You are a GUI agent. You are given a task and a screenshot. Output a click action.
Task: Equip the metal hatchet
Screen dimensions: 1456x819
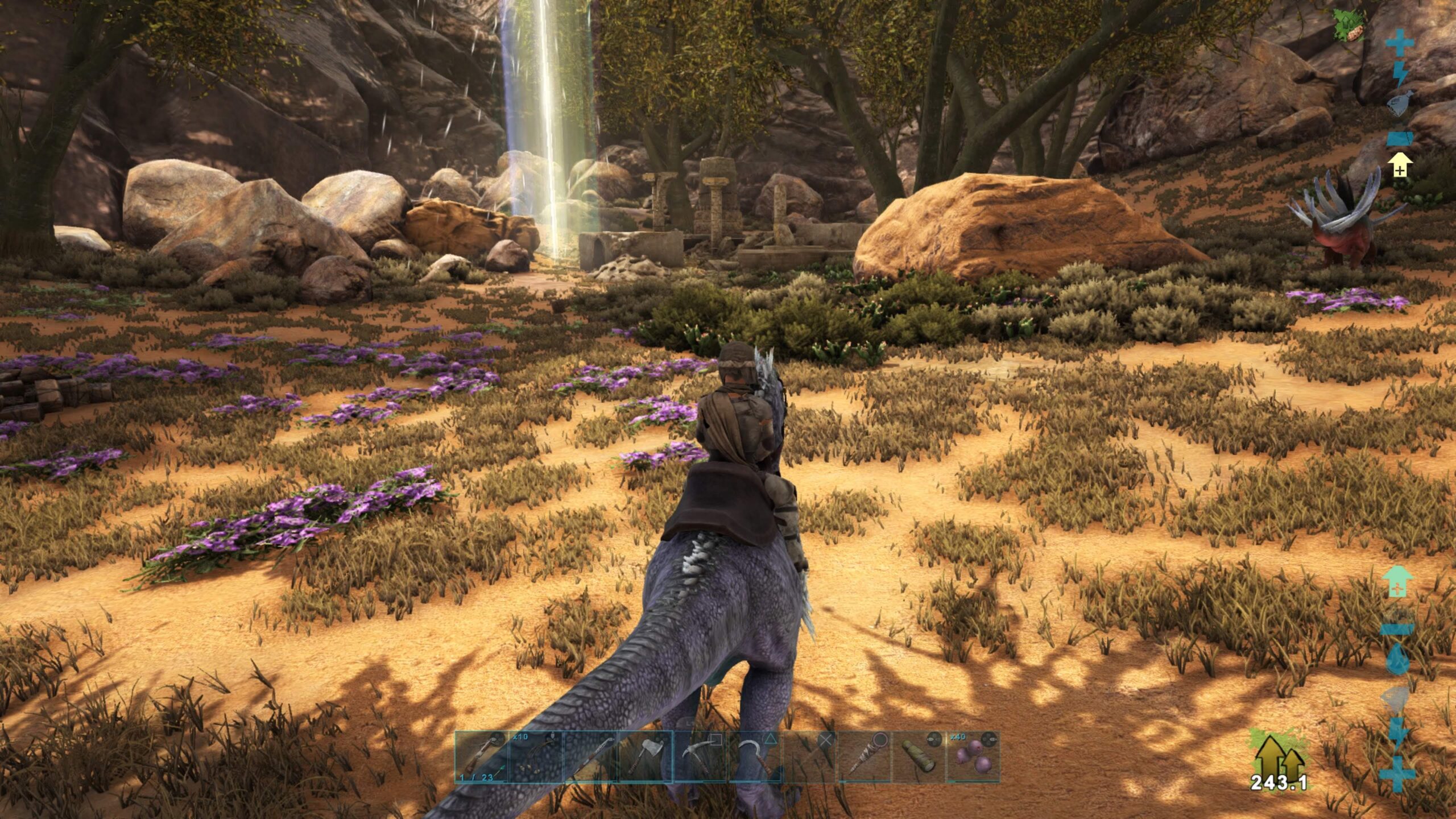click(646, 757)
